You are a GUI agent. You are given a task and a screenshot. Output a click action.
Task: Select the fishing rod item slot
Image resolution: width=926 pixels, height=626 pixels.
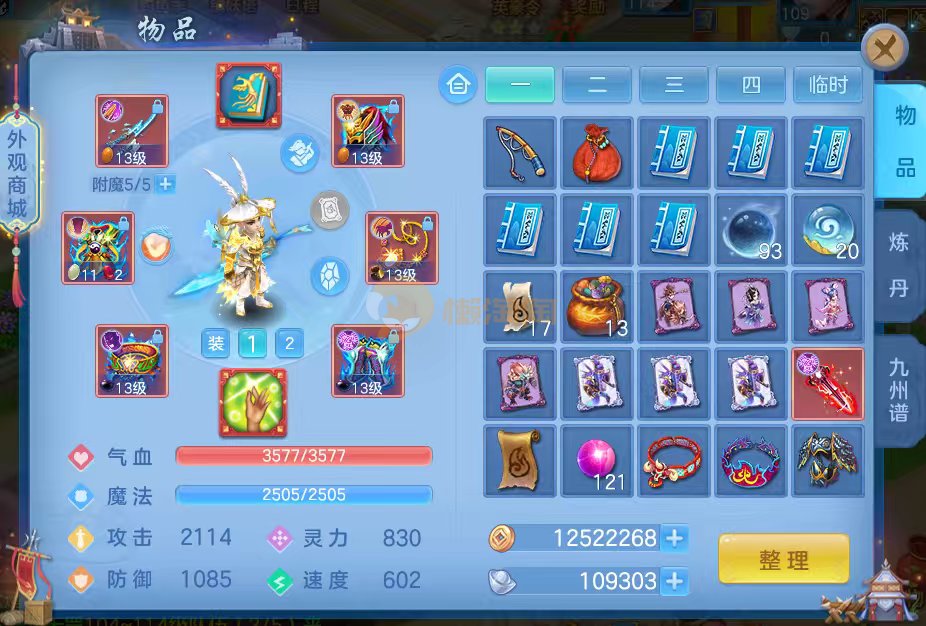[520, 153]
